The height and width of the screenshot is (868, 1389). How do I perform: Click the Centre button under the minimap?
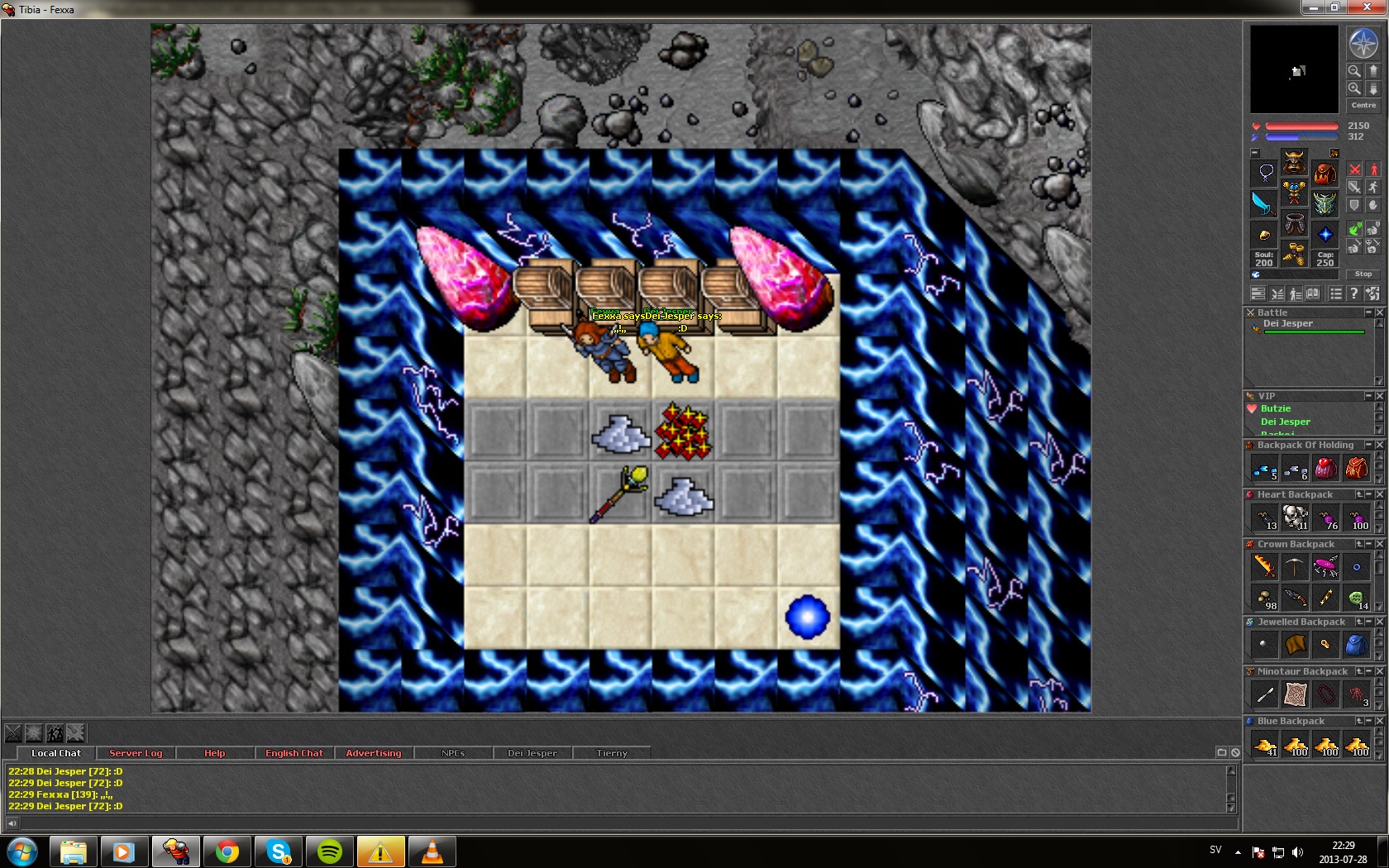(x=1363, y=105)
